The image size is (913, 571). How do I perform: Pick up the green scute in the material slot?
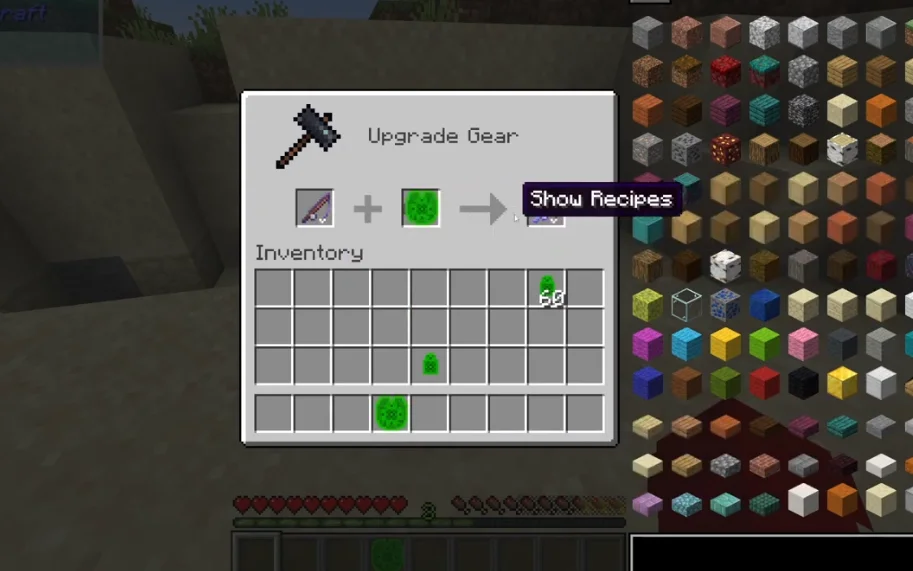pos(421,208)
